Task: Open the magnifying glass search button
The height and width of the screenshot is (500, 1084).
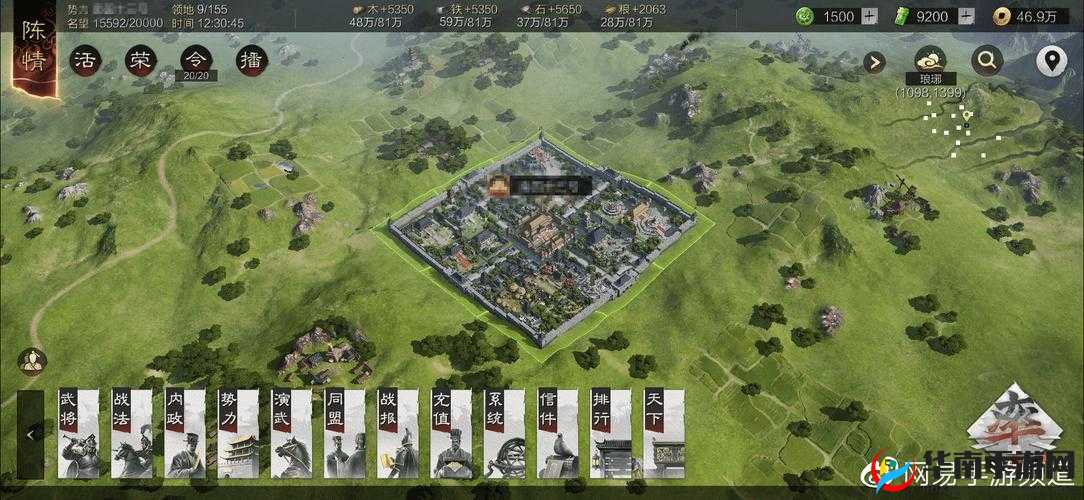Action: click(987, 61)
